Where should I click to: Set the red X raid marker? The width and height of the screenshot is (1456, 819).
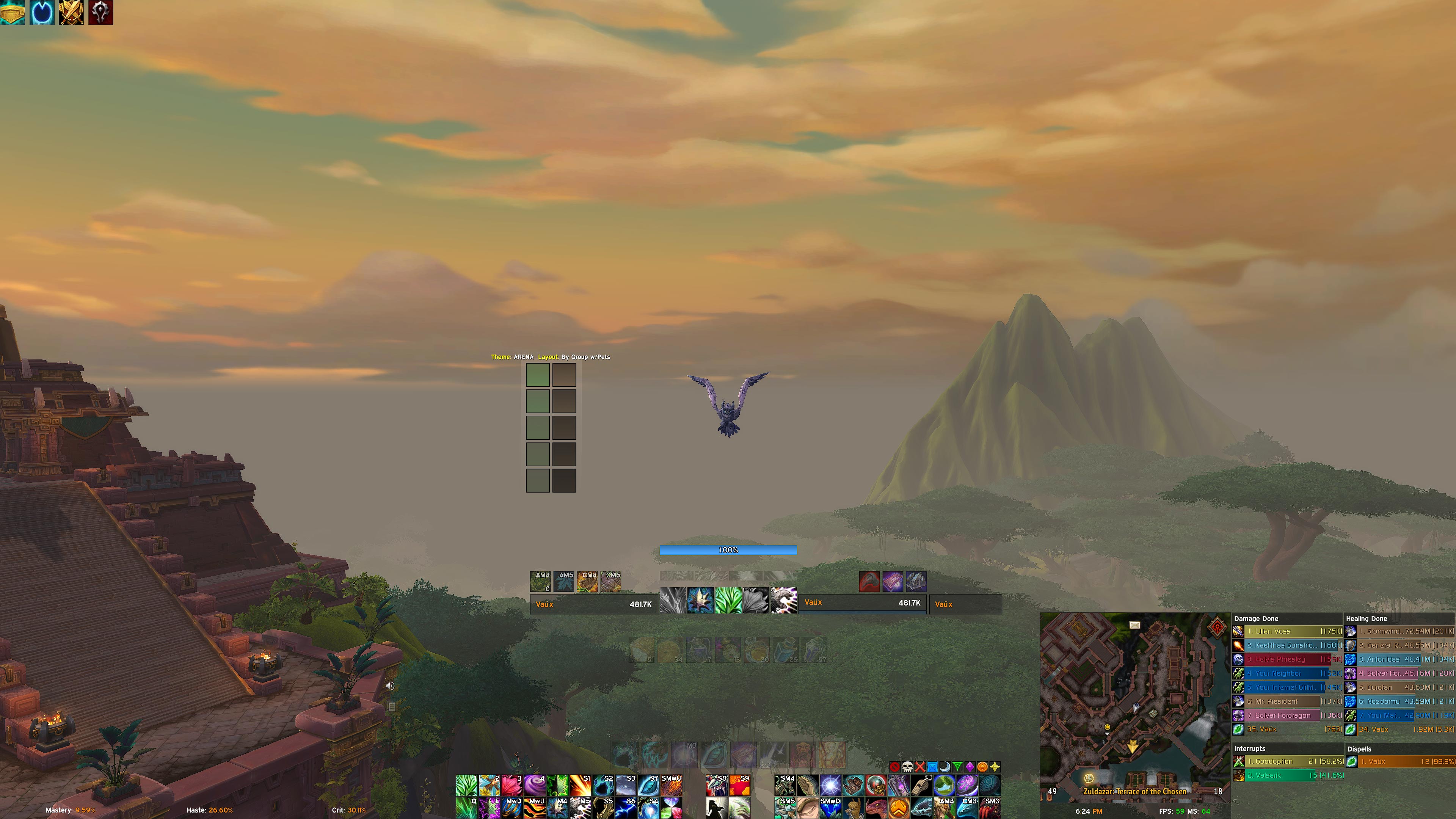tap(919, 767)
